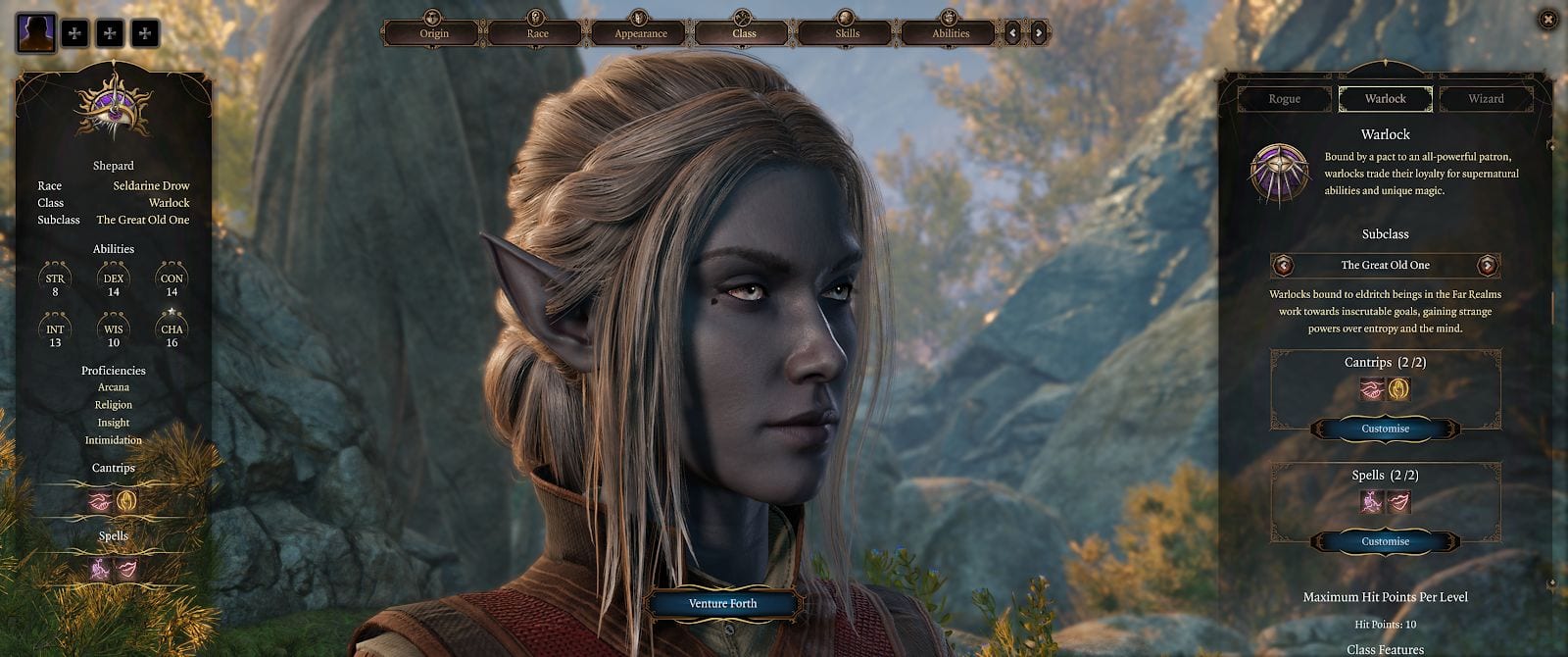
Task: Cycle to the next subclass
Action: pos(1488,266)
